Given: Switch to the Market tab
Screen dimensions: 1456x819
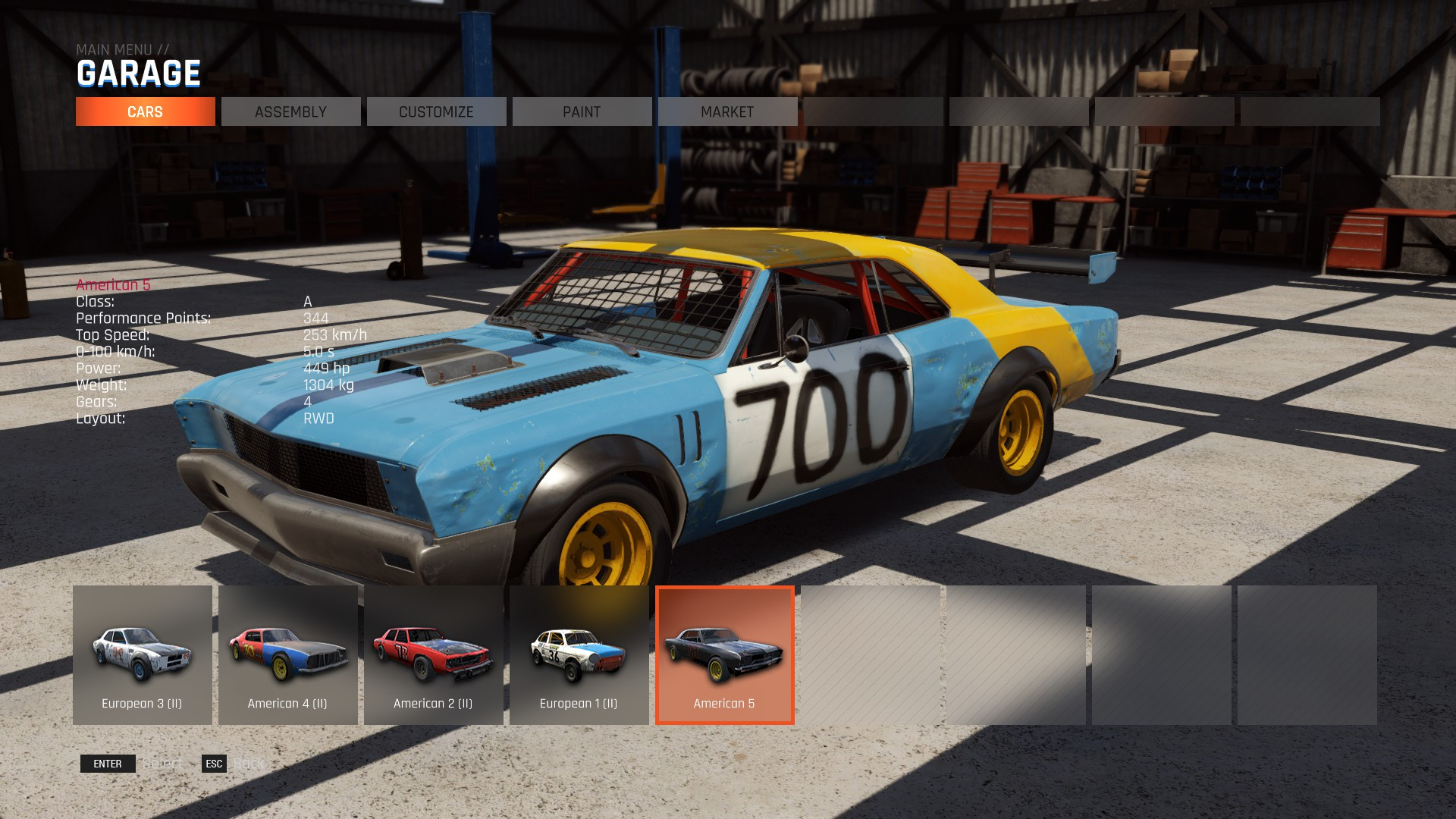Looking at the screenshot, I should (727, 111).
